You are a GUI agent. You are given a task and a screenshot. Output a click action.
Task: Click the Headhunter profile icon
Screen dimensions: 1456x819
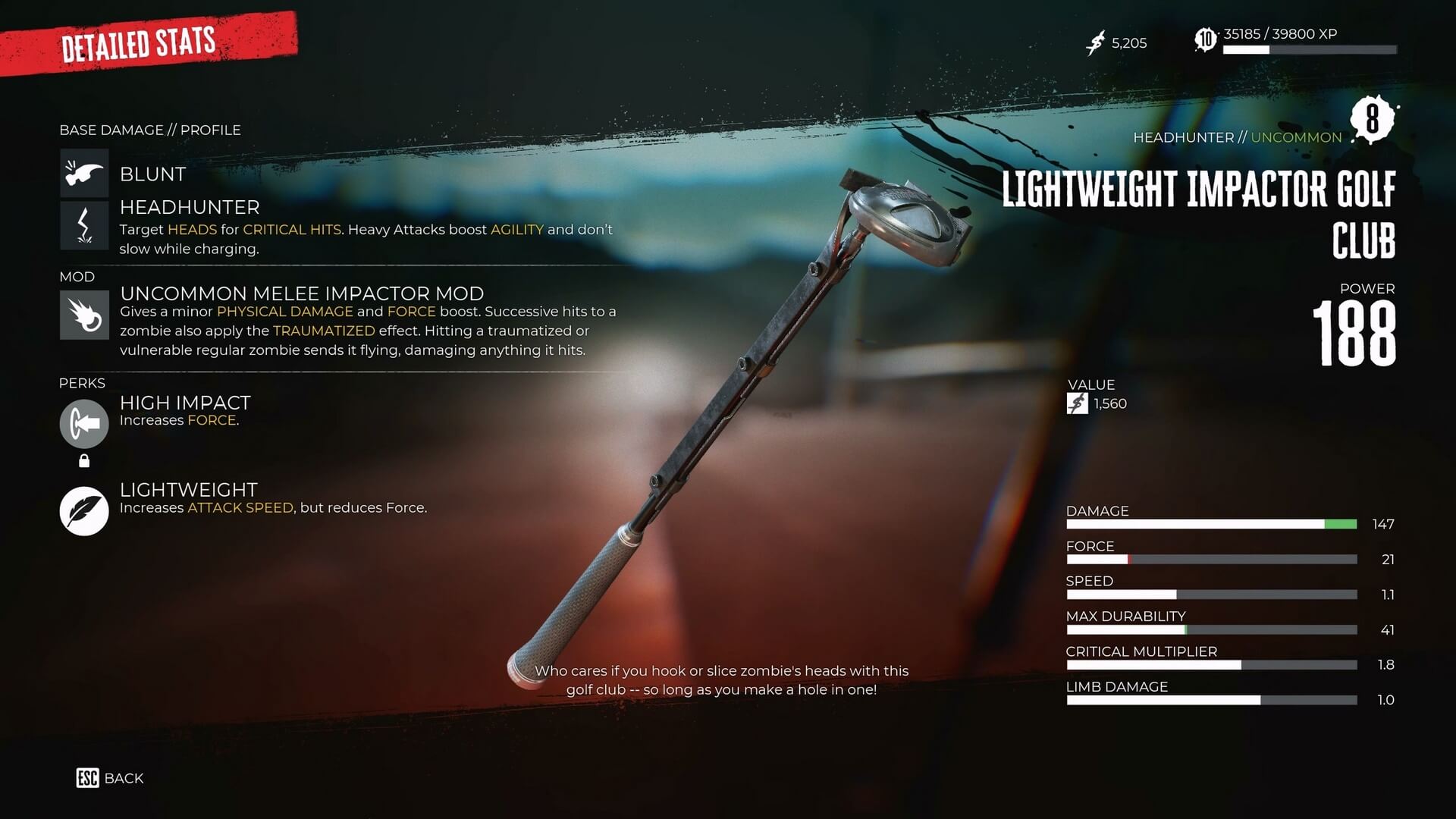pyautogui.click(x=83, y=225)
